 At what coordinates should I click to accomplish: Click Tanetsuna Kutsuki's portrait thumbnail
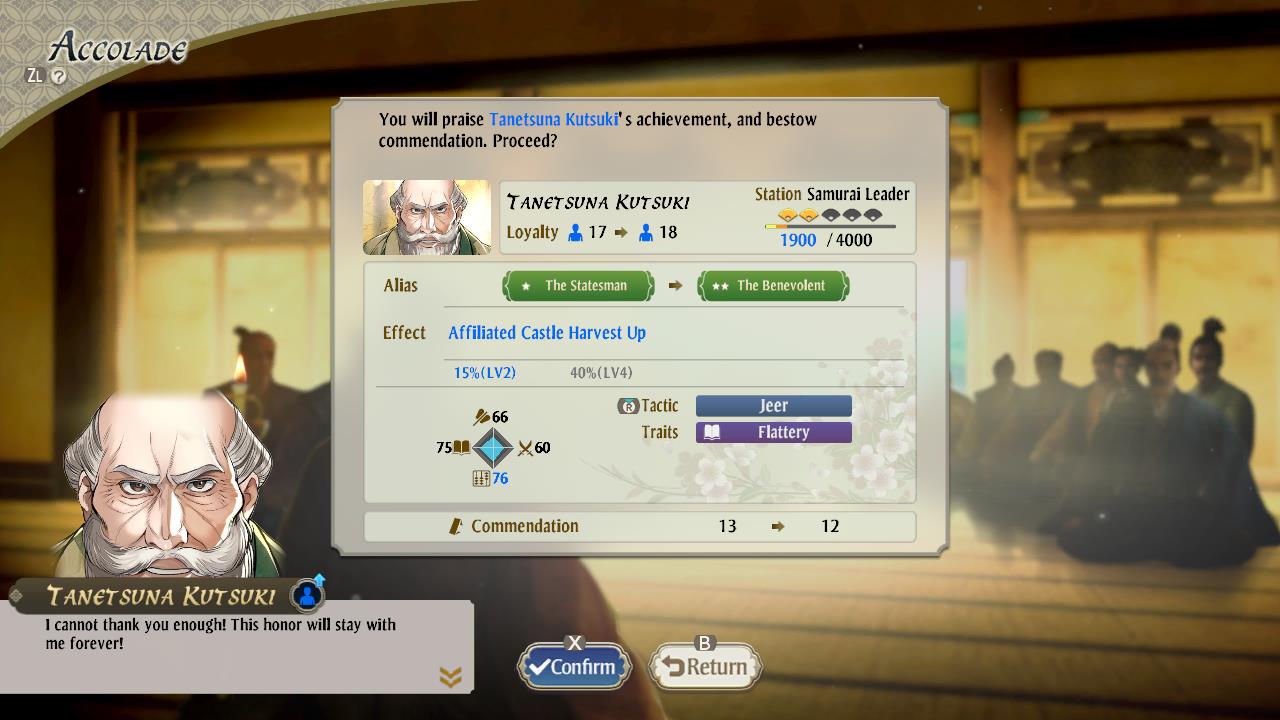pos(426,215)
